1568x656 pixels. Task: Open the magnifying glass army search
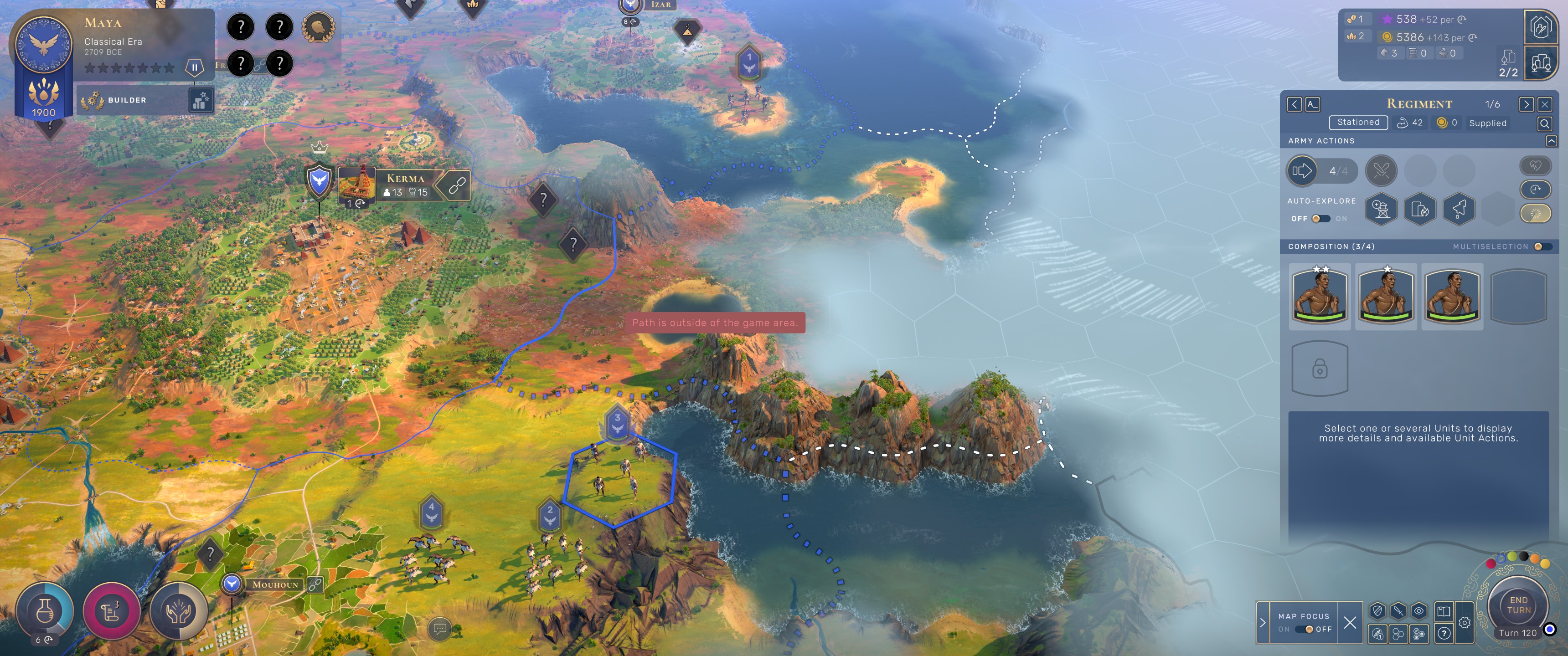point(1544,123)
